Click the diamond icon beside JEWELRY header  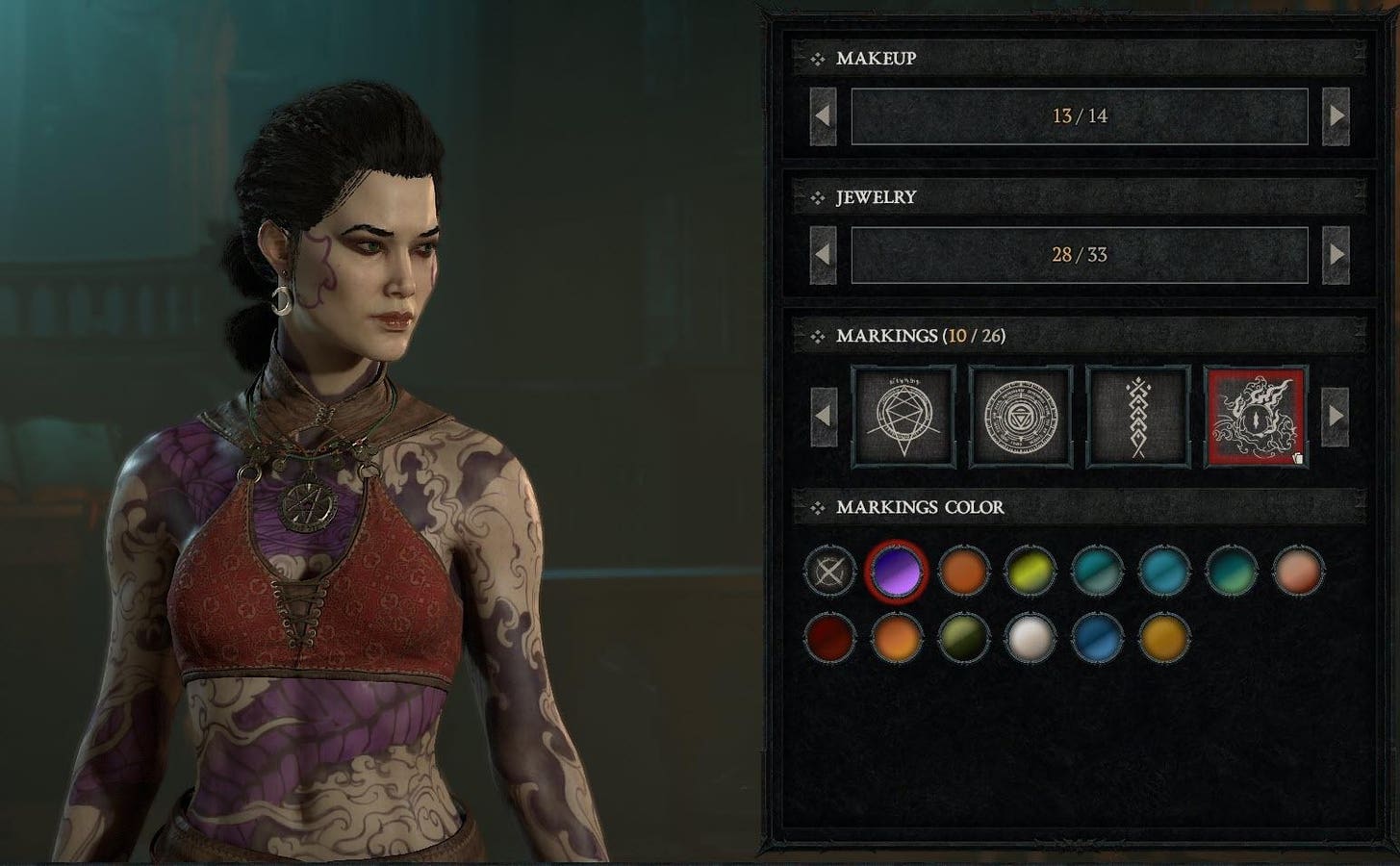pos(818,198)
